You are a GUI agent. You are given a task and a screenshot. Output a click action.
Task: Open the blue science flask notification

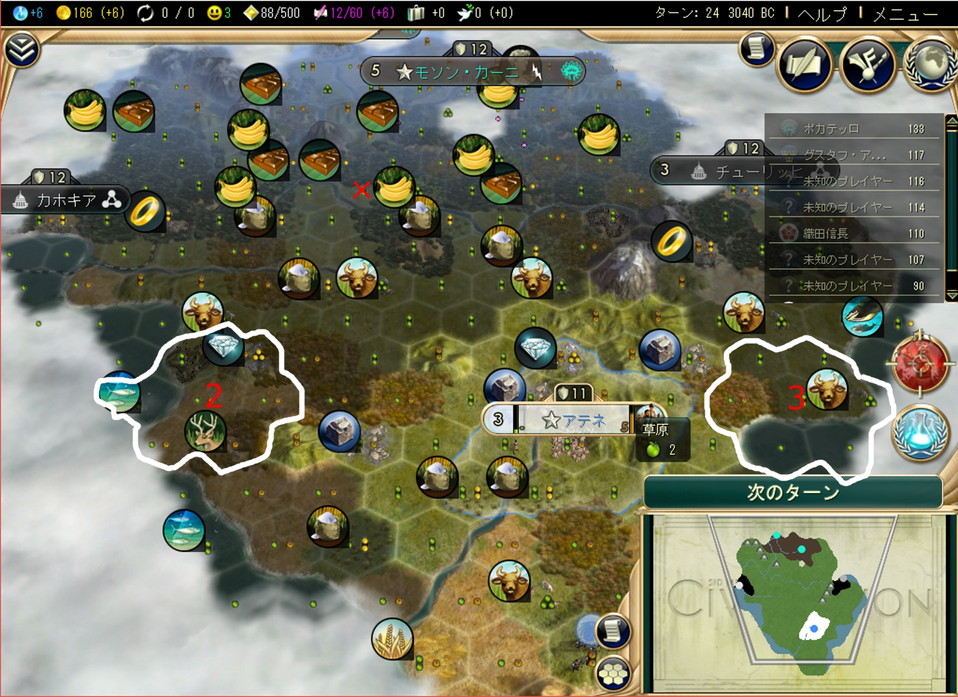918,430
